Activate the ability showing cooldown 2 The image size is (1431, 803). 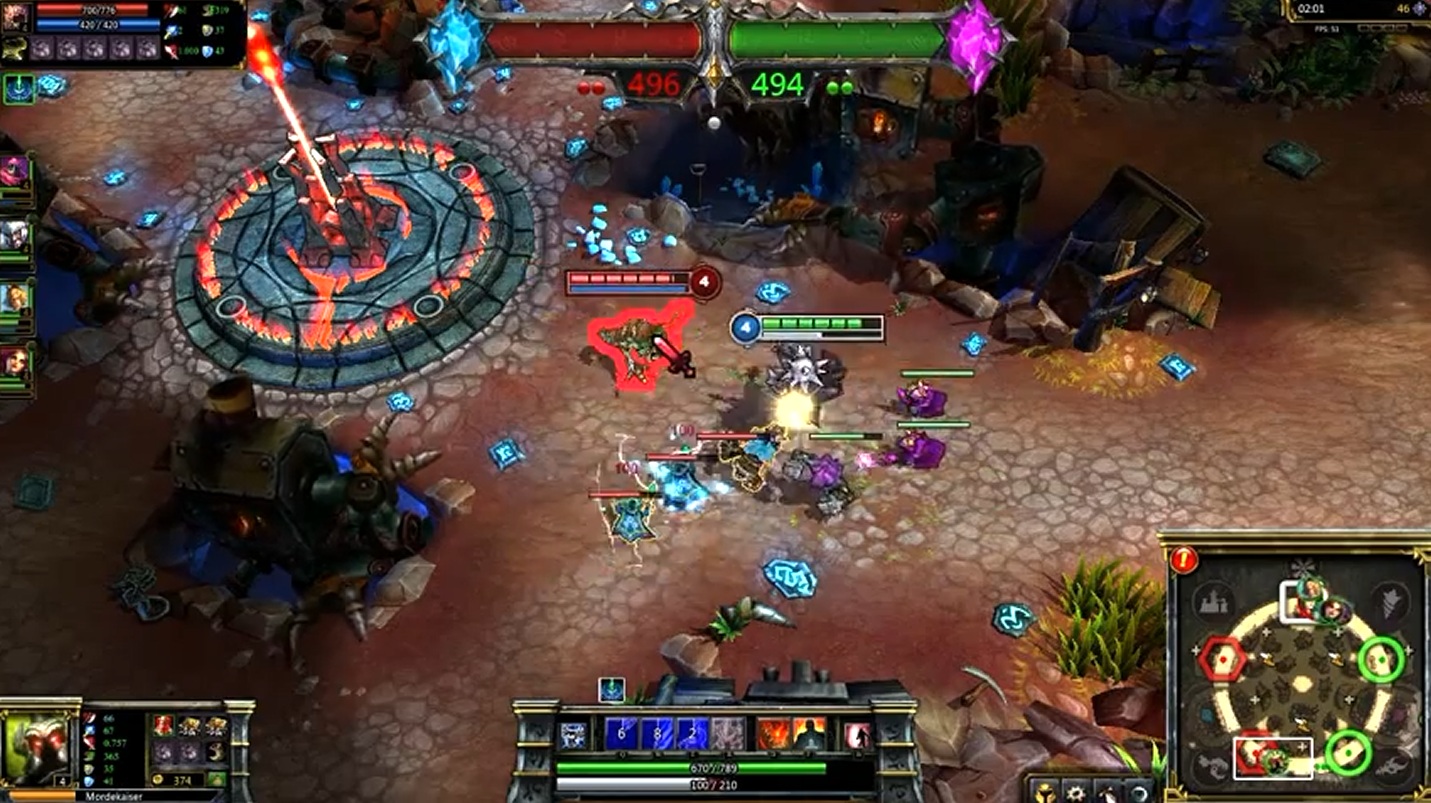pyautogui.click(x=691, y=735)
